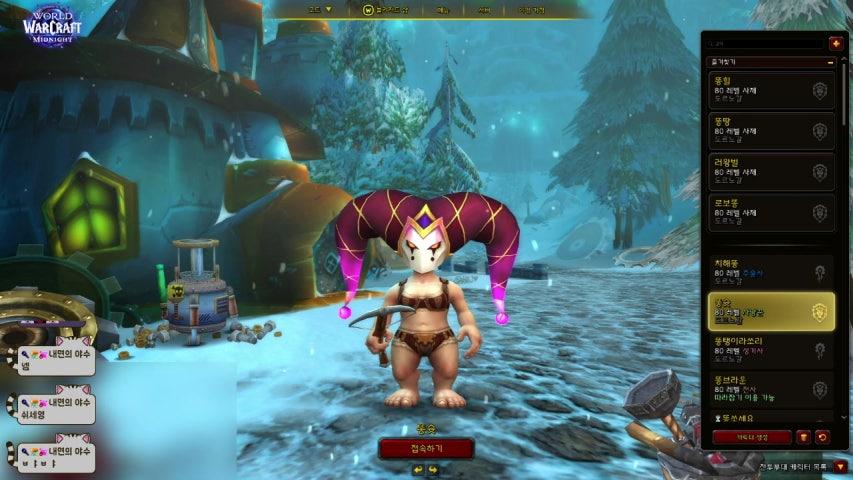Viewport: 853px width, 480px height.
Task: Click the red 접속하기 enter world button
Action: pos(426,448)
